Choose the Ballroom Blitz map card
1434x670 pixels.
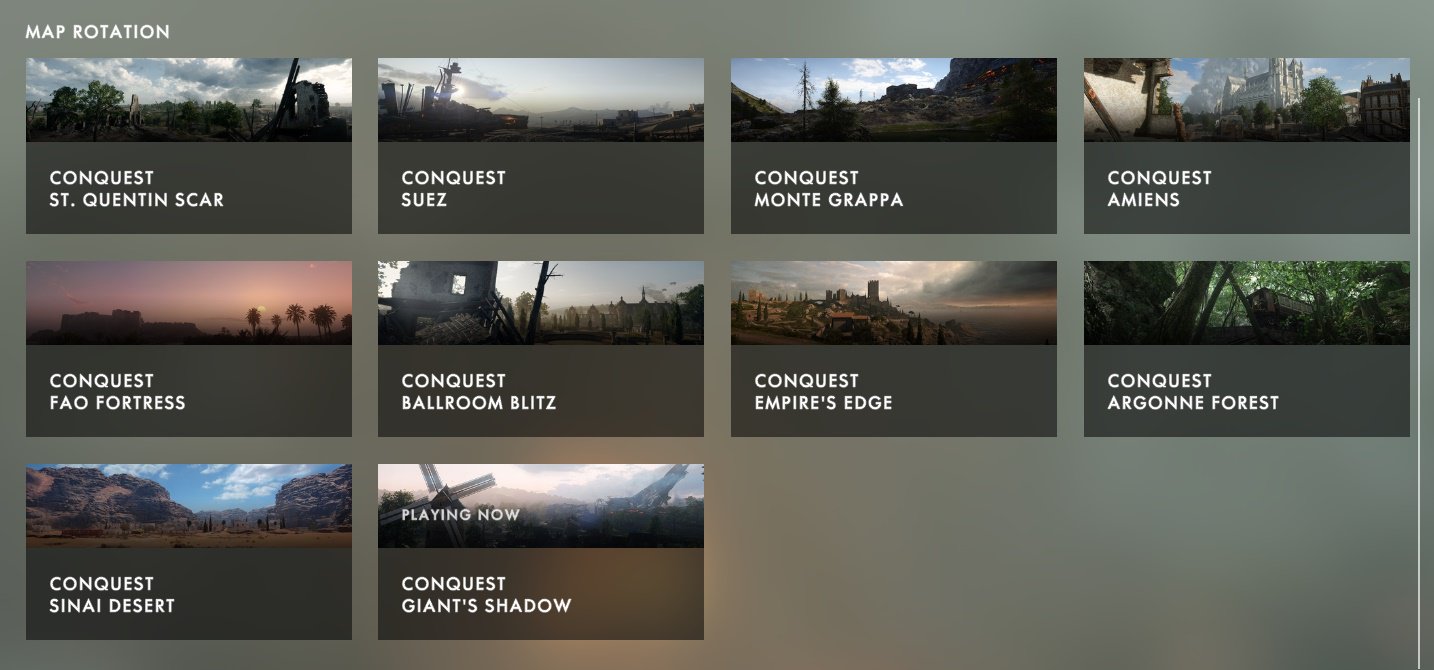540,349
